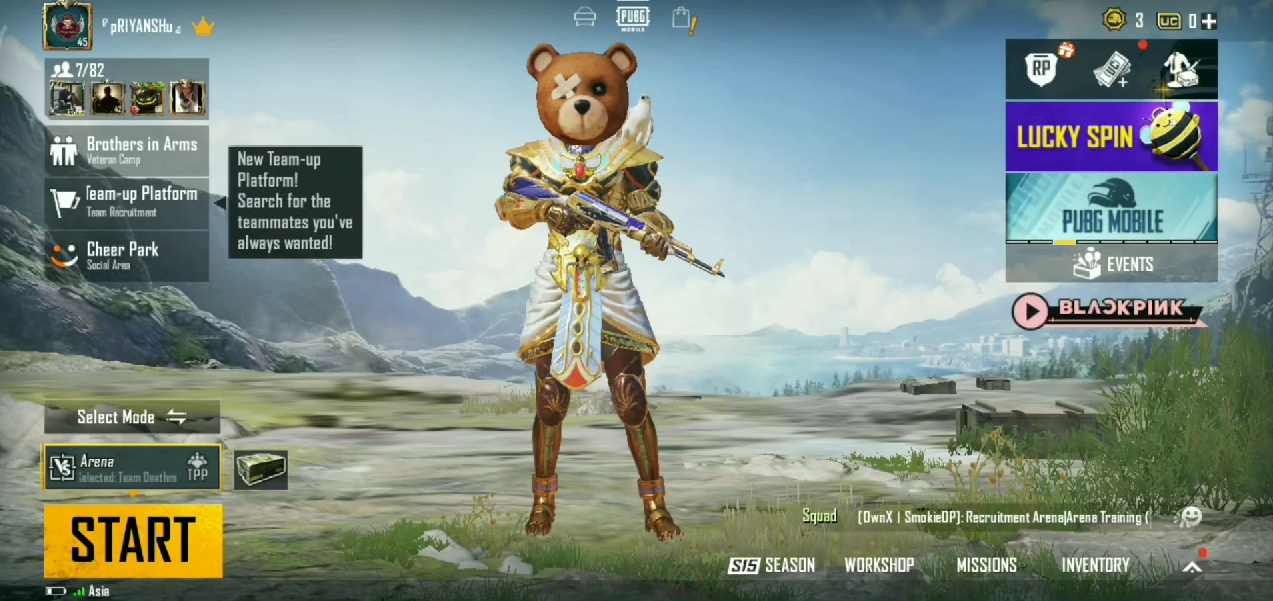Open the Inventory

pyautogui.click(x=1095, y=566)
